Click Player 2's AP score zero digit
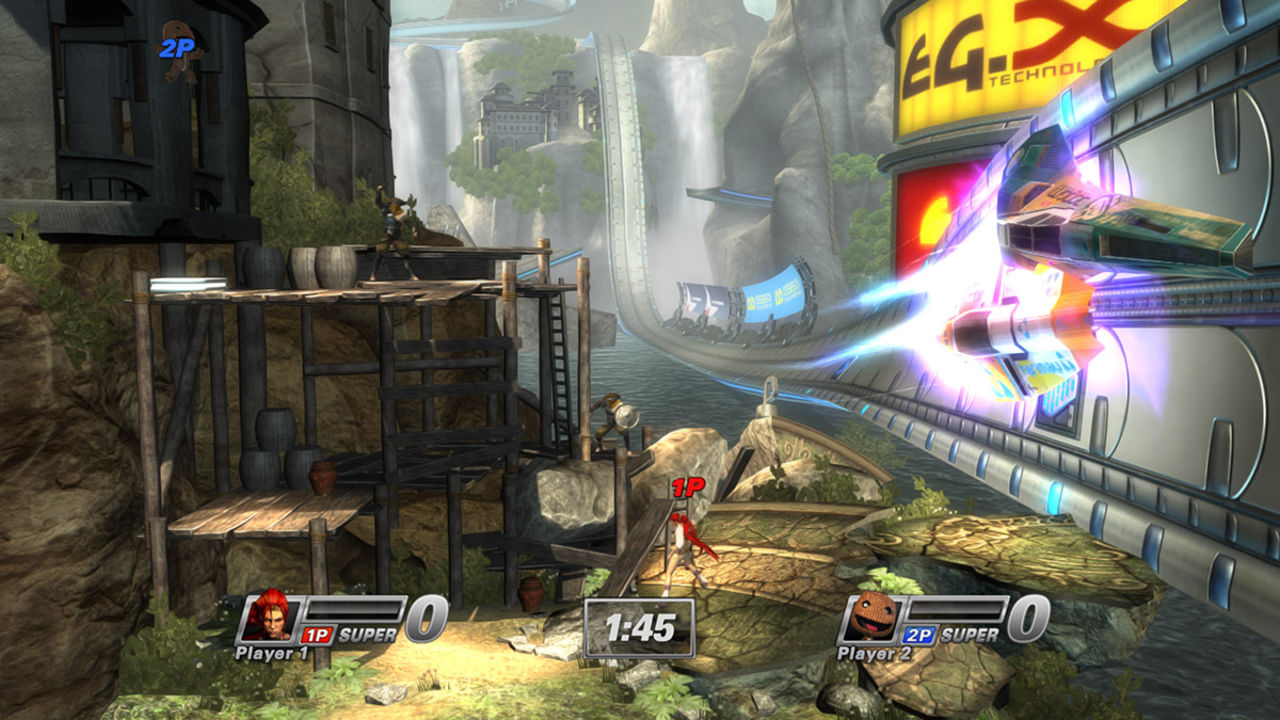The width and height of the screenshot is (1280, 720). pyautogui.click(x=1026, y=617)
